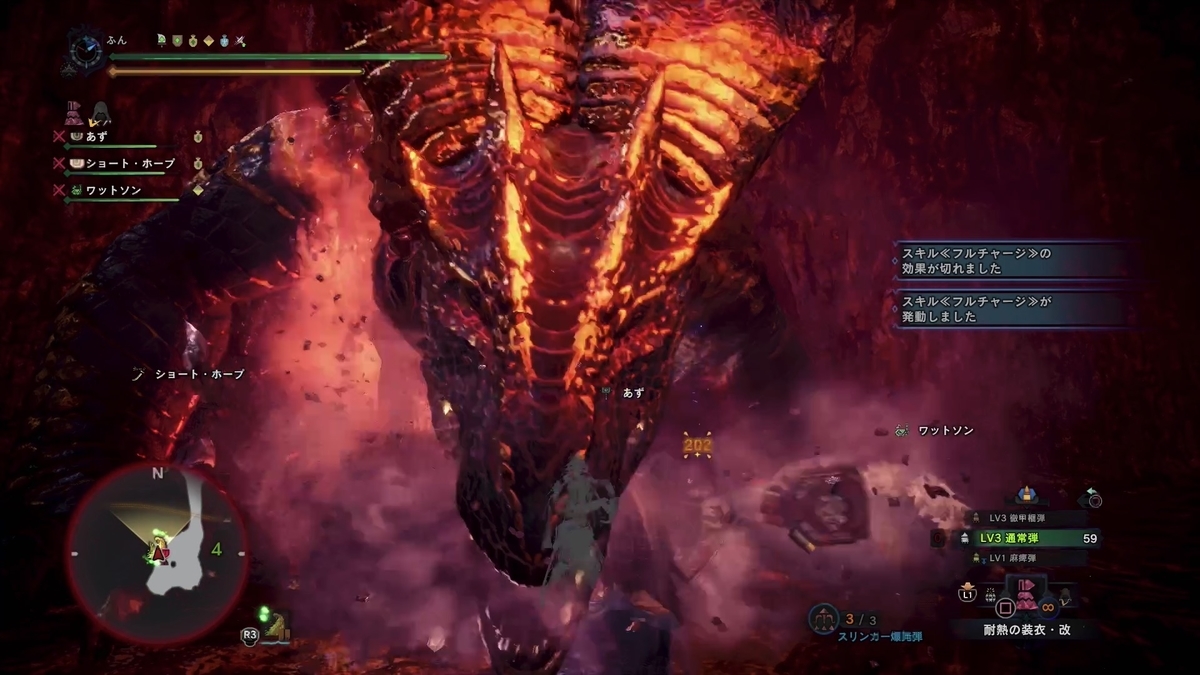Select party member ワットソン in the list
The image size is (1200, 675).
[110, 189]
